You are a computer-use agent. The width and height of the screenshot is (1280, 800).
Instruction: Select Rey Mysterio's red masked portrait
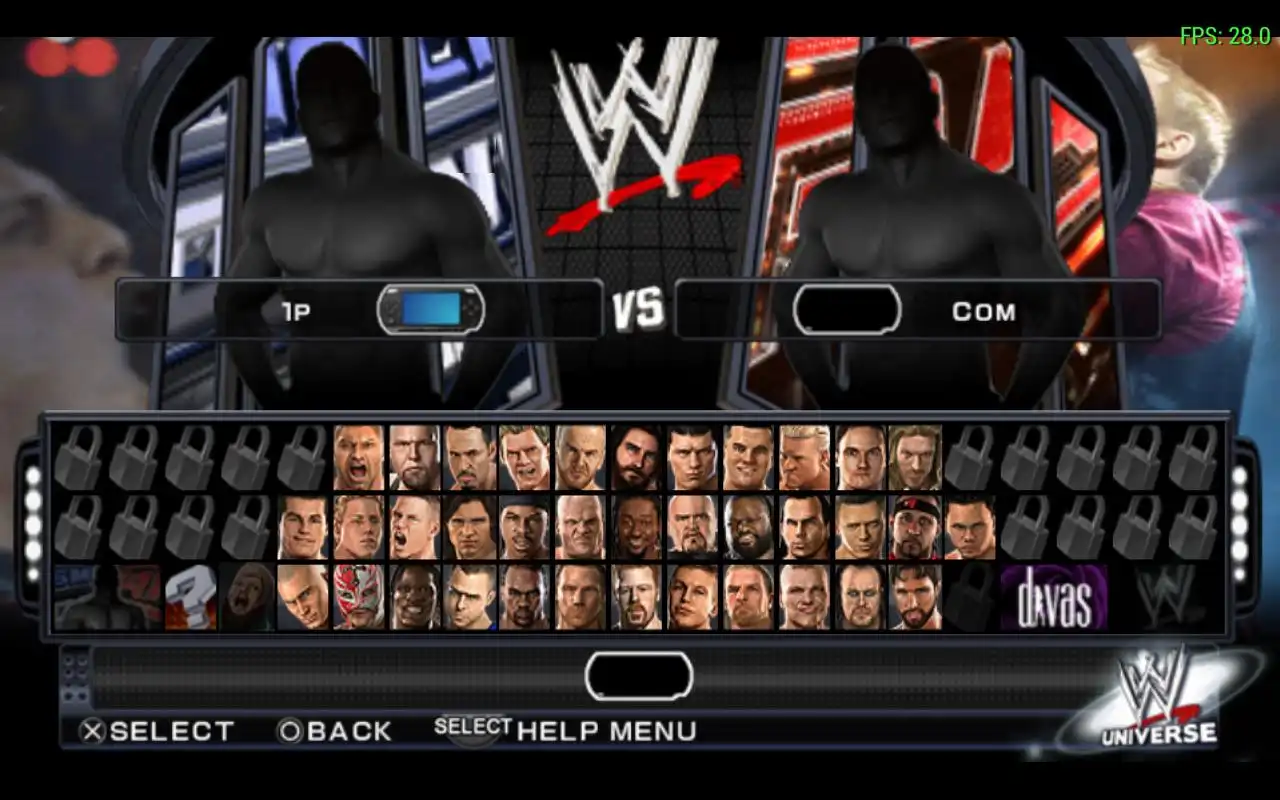[358, 597]
